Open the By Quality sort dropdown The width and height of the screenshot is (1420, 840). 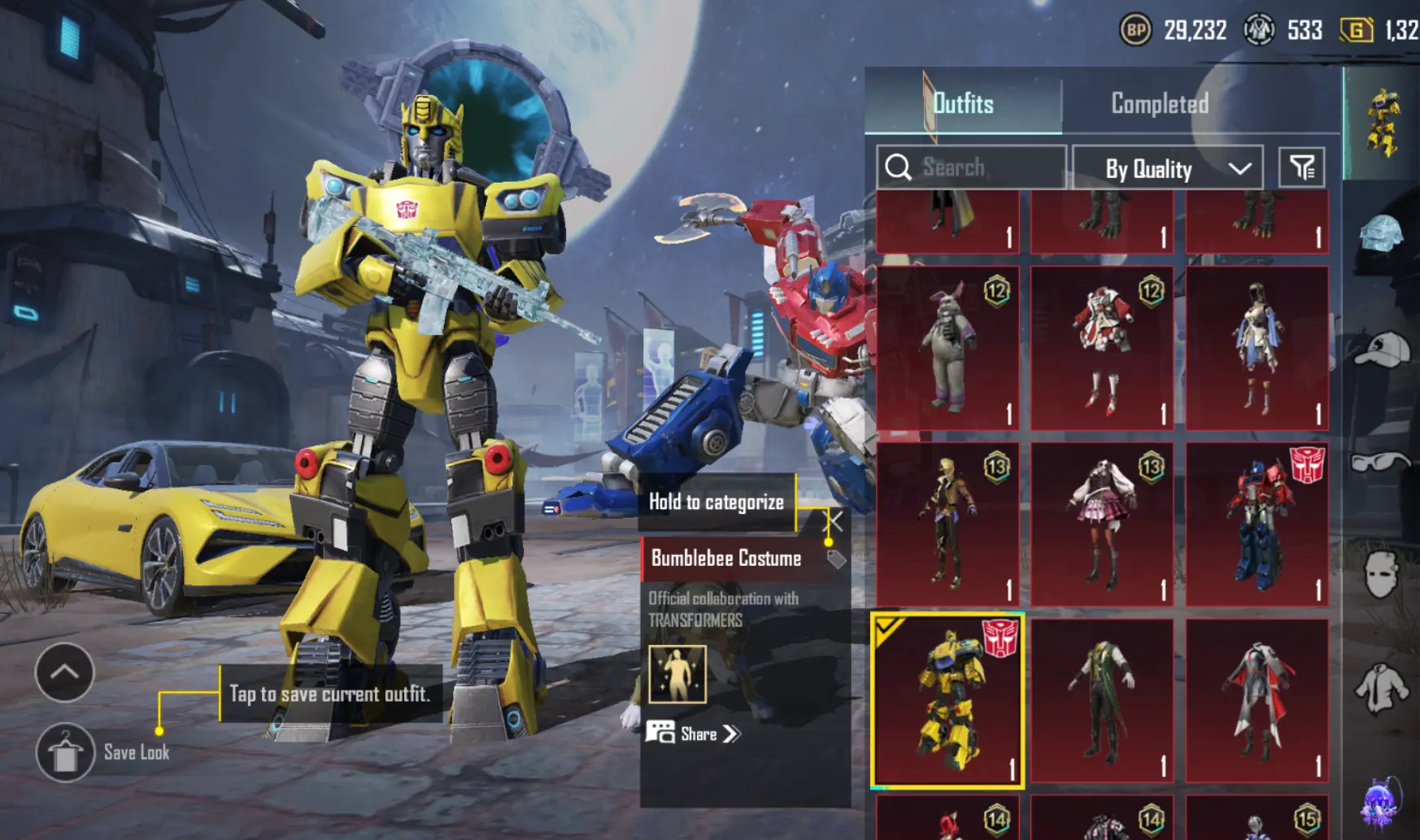click(x=1167, y=168)
